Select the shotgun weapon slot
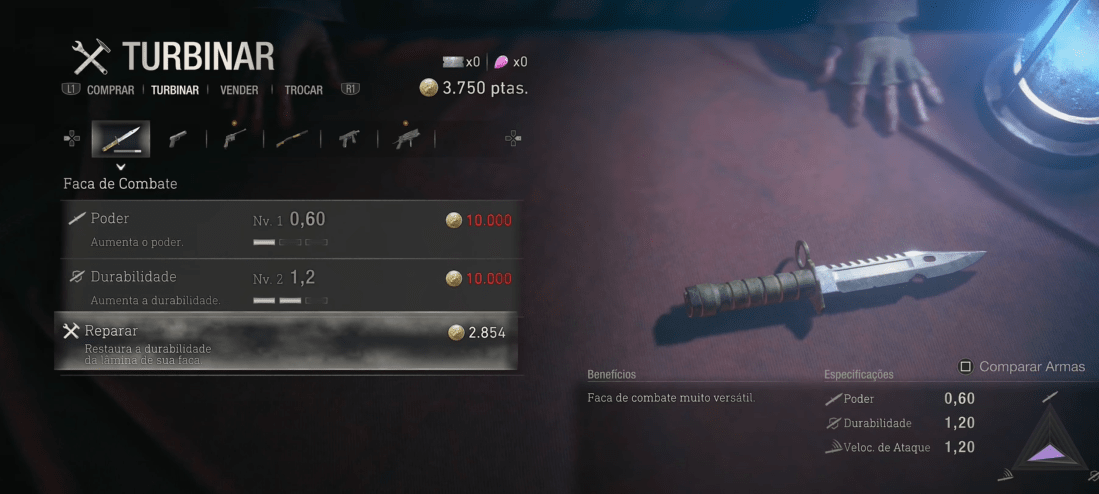 coord(291,139)
